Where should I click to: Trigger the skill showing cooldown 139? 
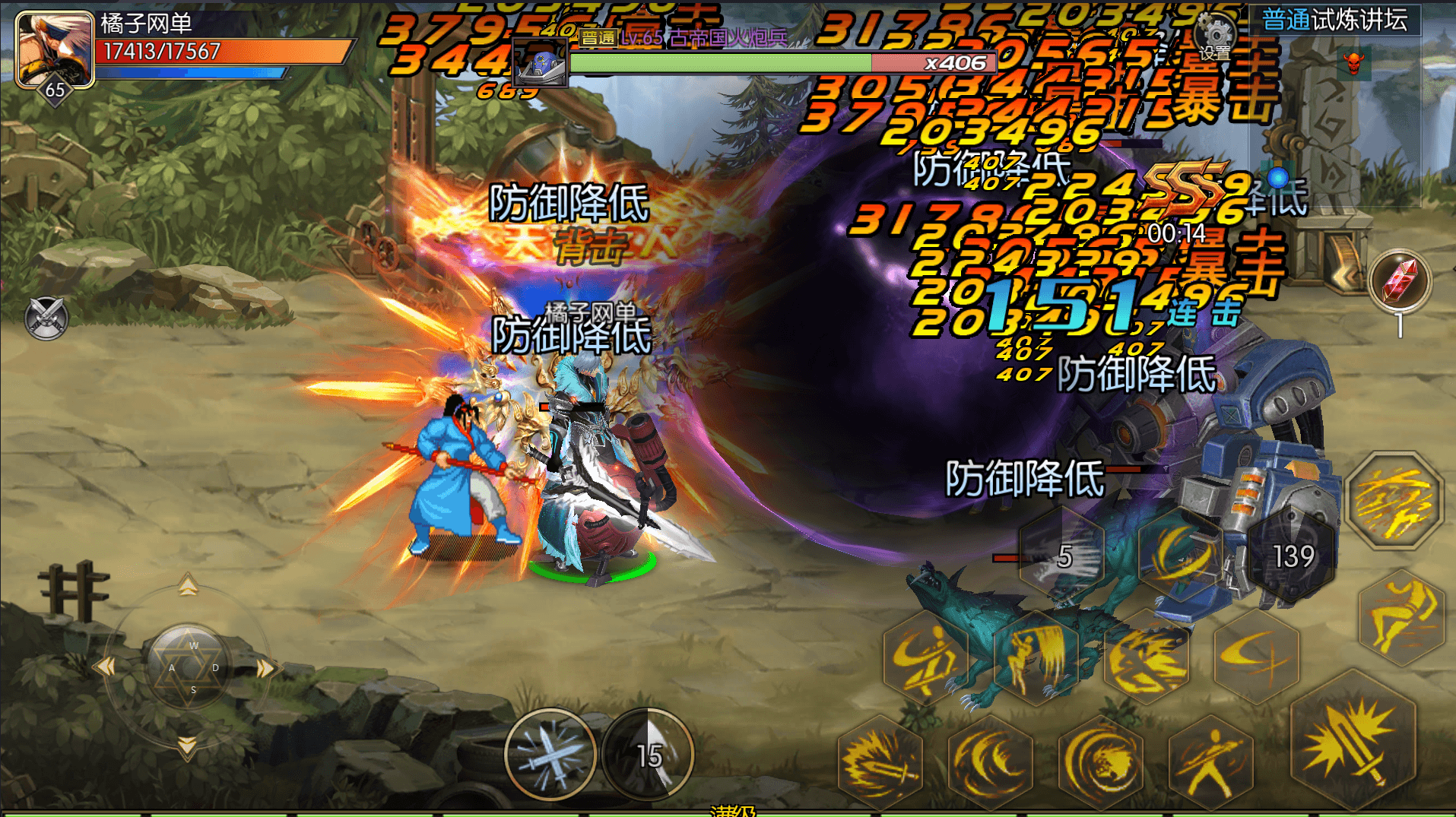(1293, 556)
